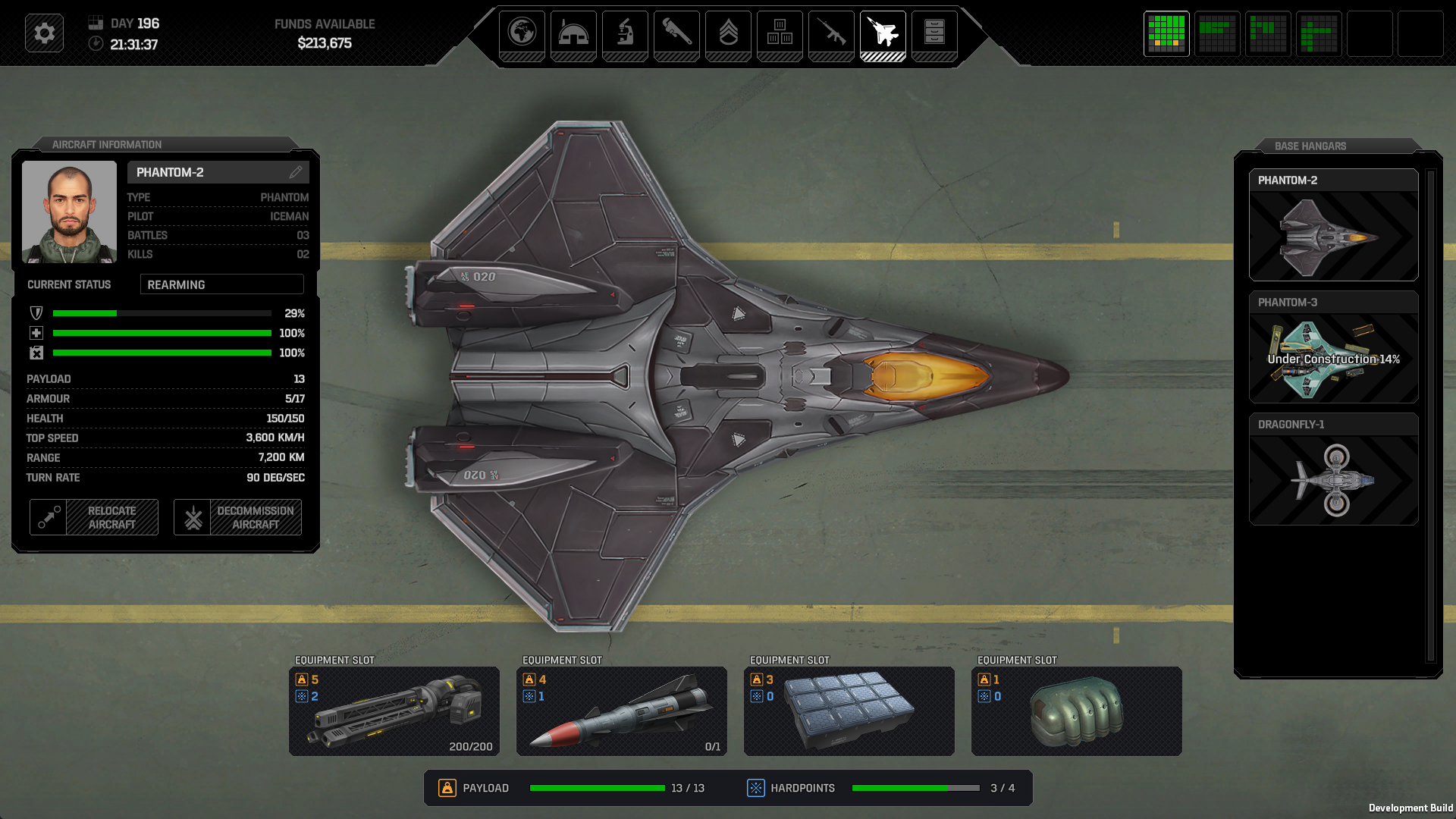Image resolution: width=1456 pixels, height=819 pixels.
Task: Click the filing cabinet records icon
Action: pyautogui.click(x=934, y=34)
